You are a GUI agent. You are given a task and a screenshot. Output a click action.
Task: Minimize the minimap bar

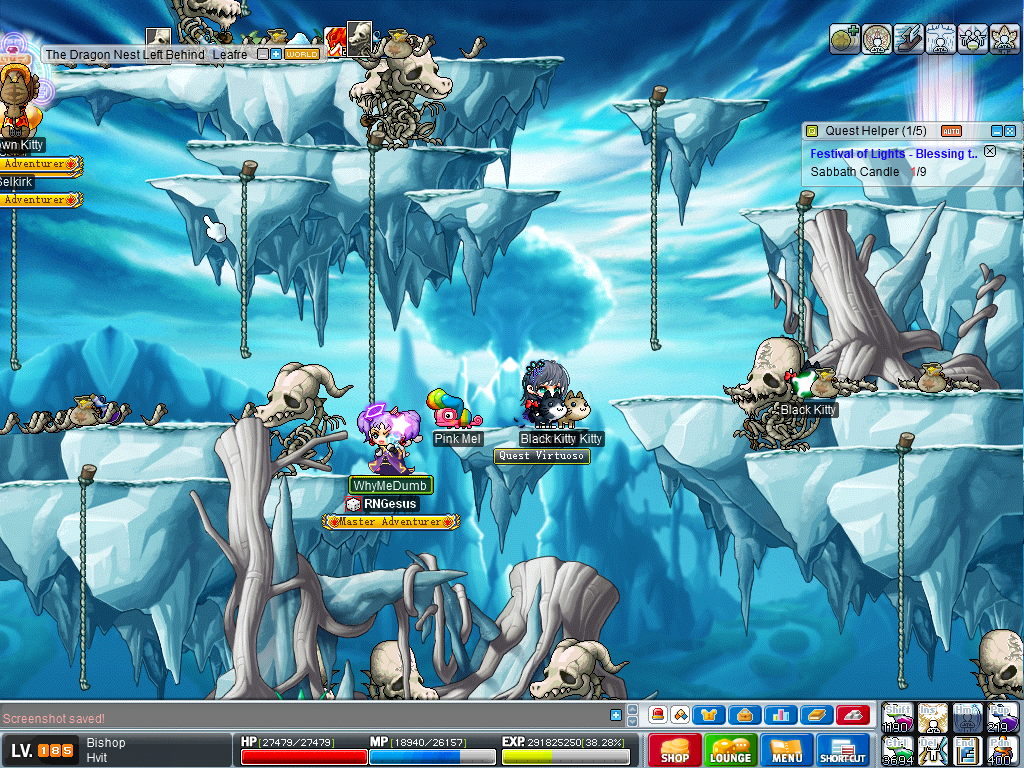[x=262, y=54]
